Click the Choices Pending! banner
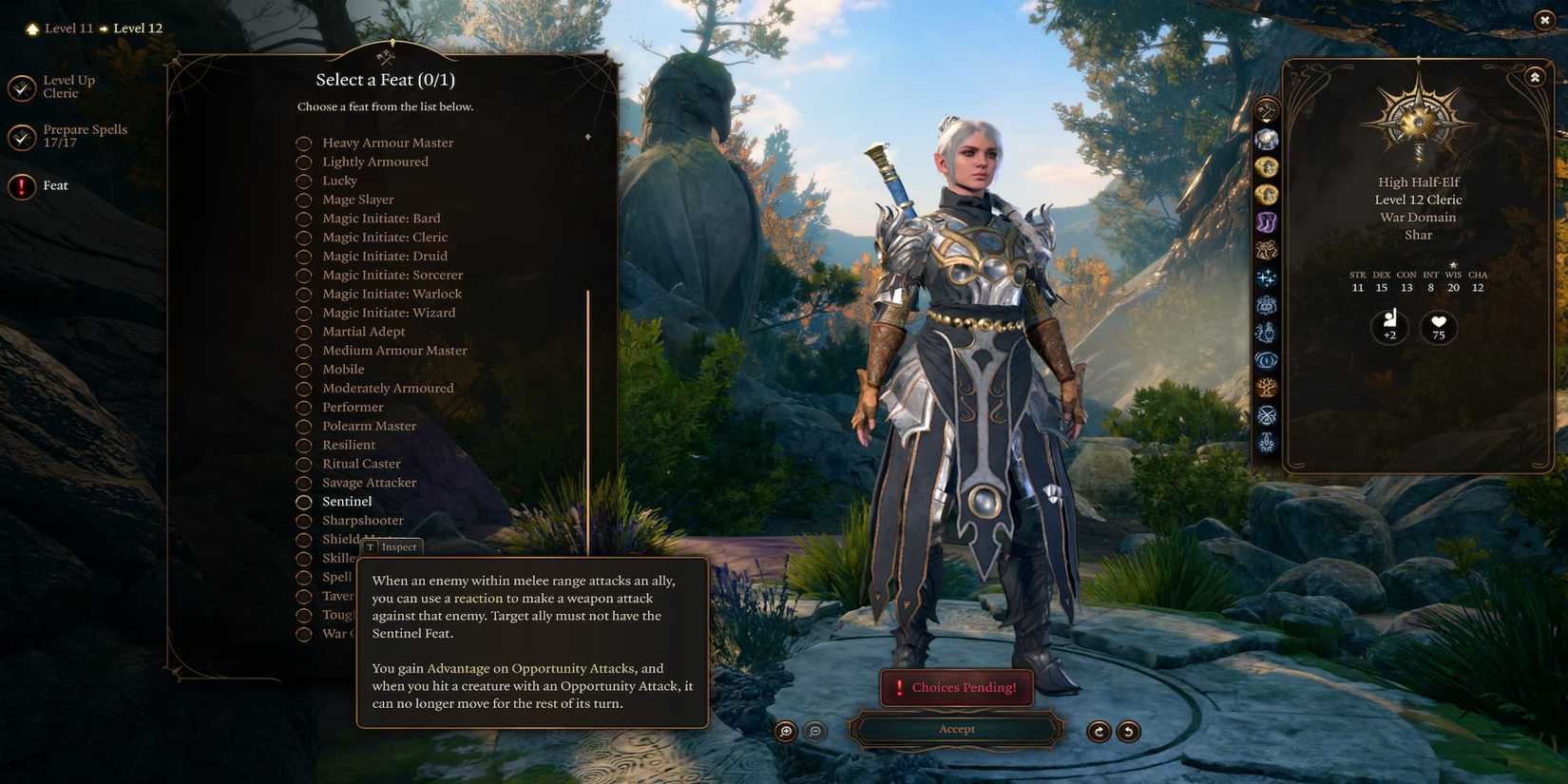Image resolution: width=1568 pixels, height=784 pixels. point(956,687)
